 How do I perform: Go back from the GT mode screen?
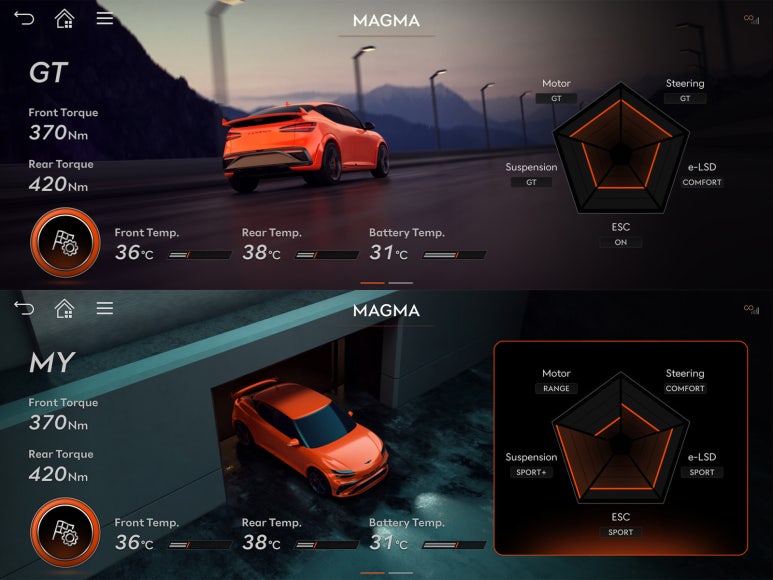click(24, 18)
